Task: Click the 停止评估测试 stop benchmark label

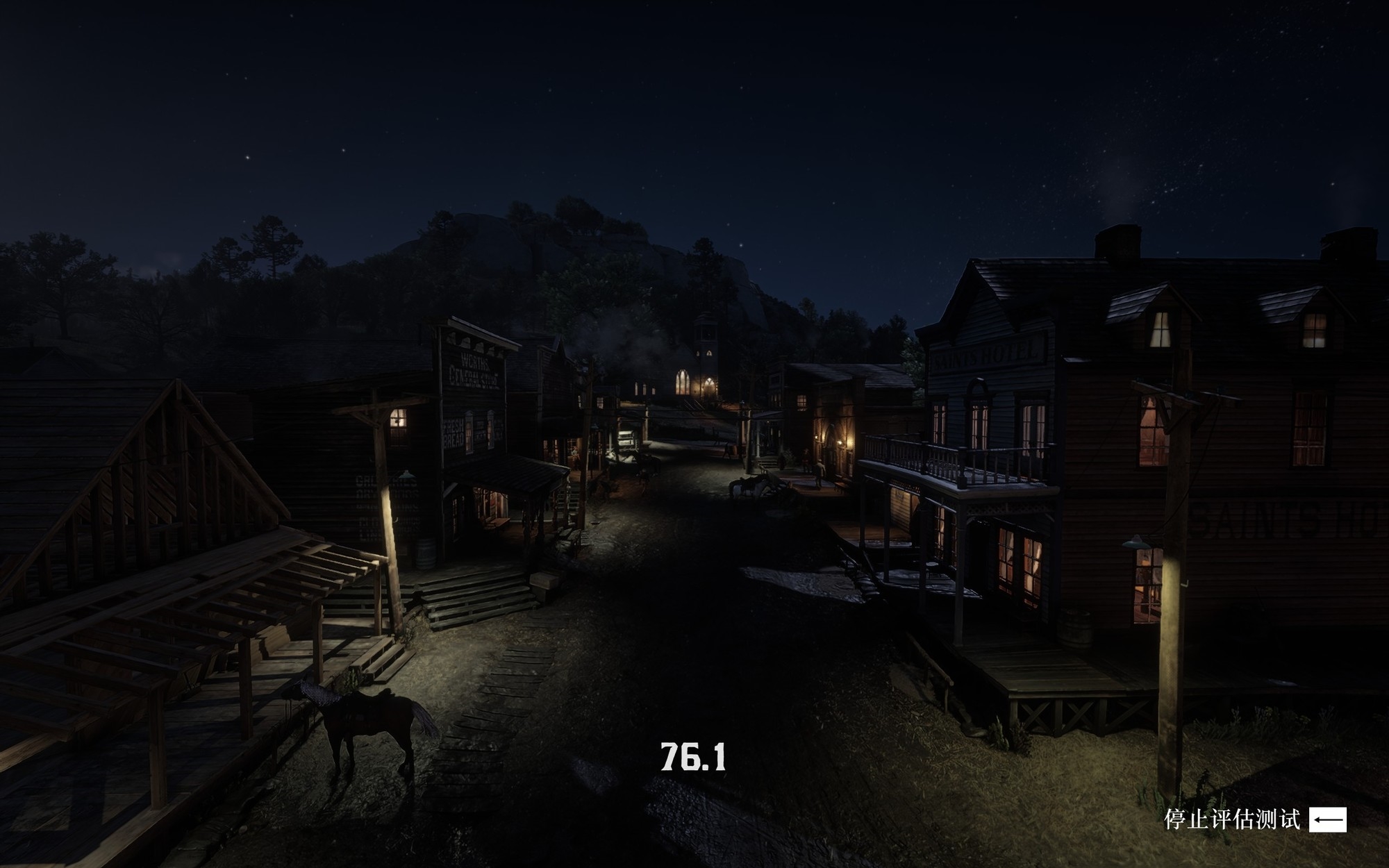Action: point(1231,819)
